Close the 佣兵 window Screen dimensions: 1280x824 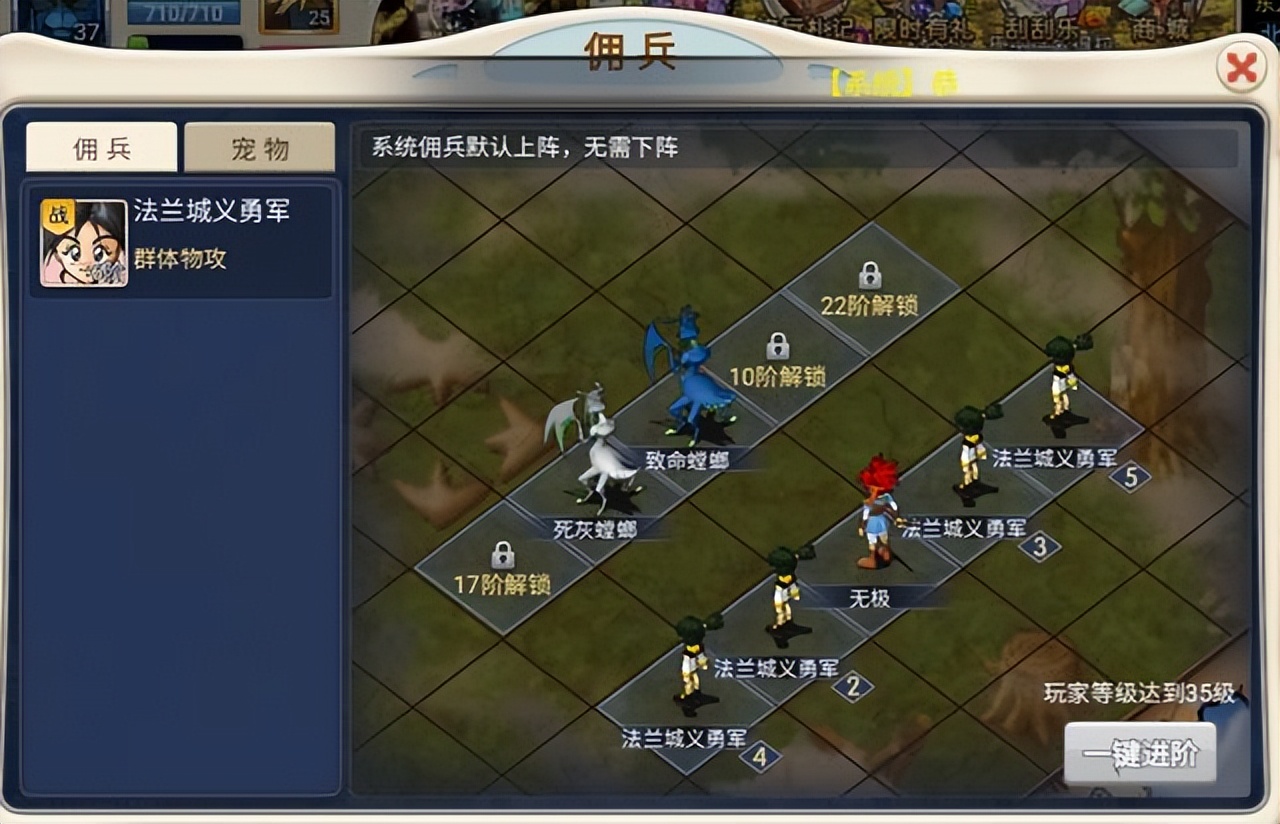(1241, 68)
